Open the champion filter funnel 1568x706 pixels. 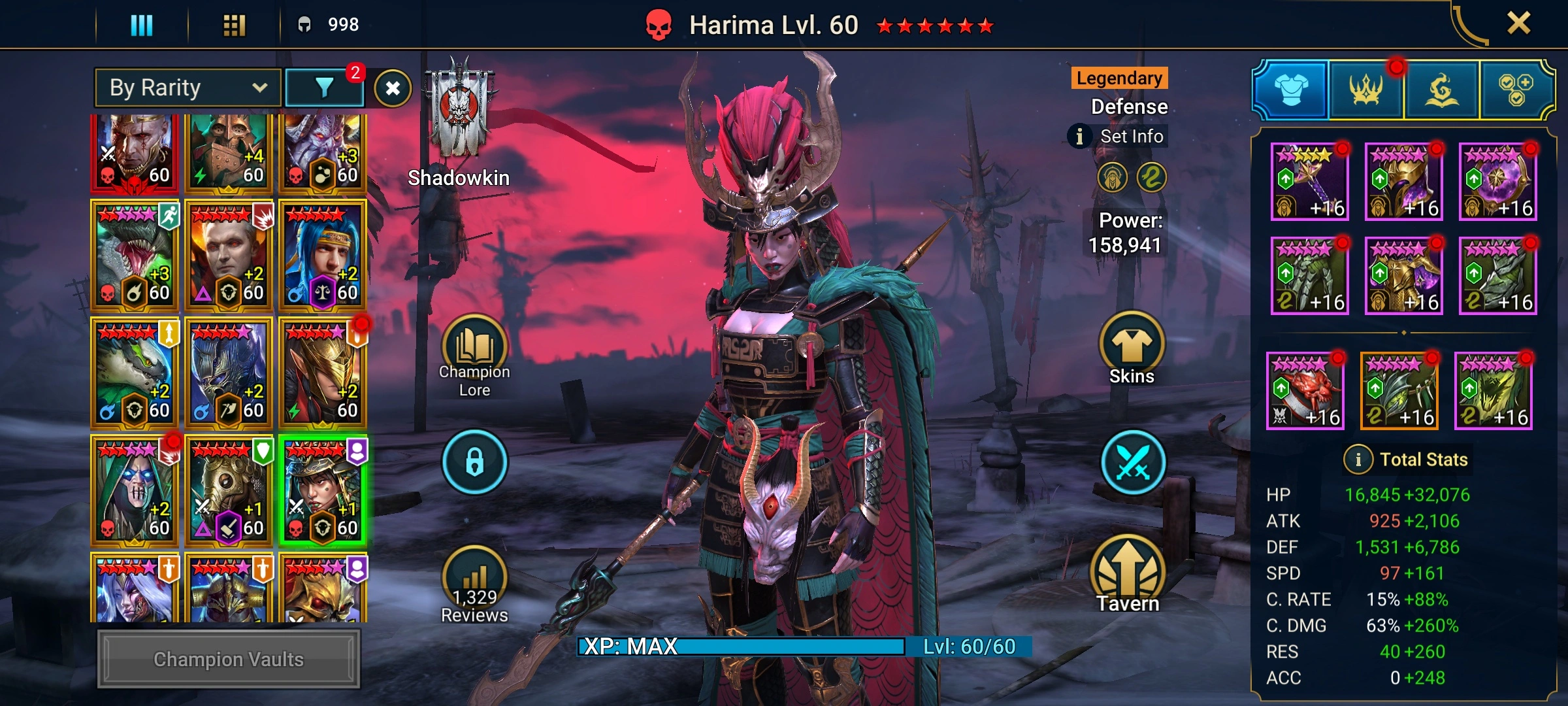coord(325,88)
